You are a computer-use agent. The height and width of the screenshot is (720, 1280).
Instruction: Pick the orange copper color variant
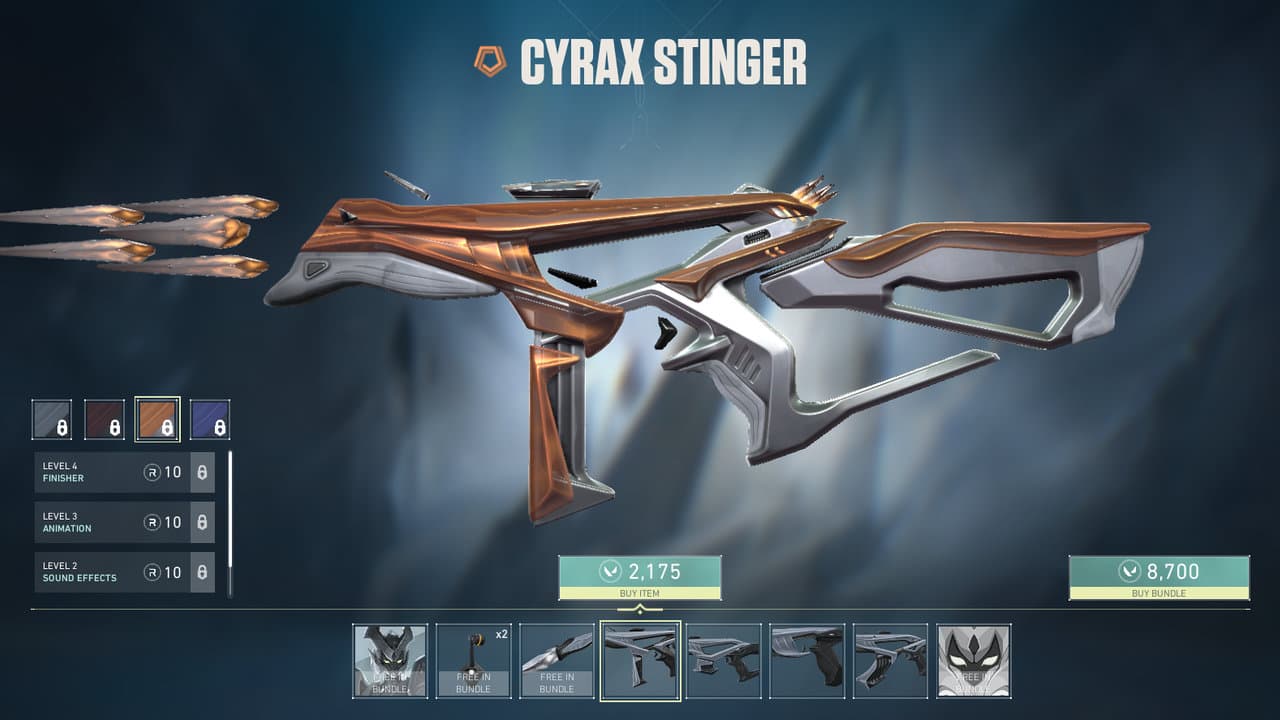[157, 420]
